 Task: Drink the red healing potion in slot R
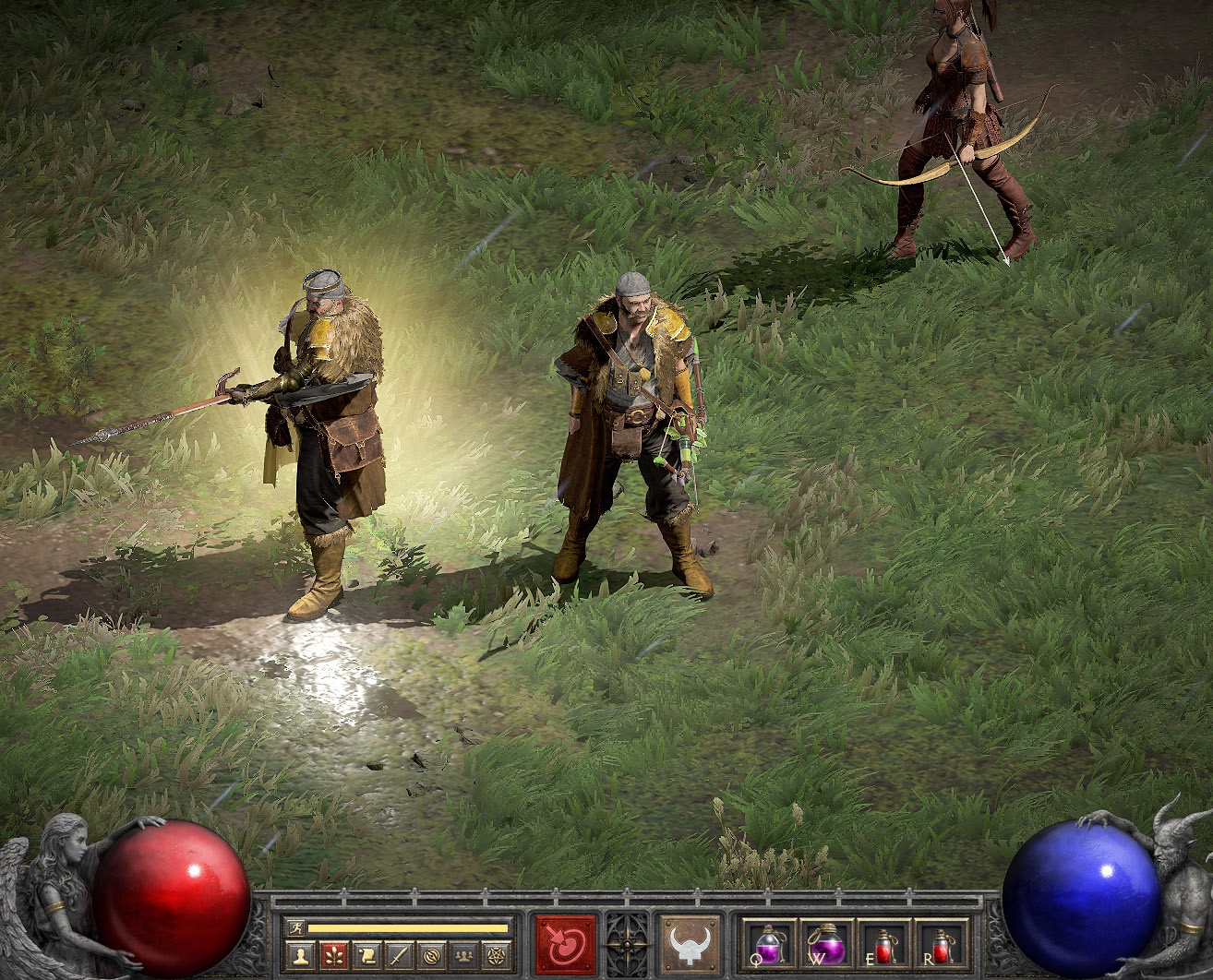pos(942,944)
